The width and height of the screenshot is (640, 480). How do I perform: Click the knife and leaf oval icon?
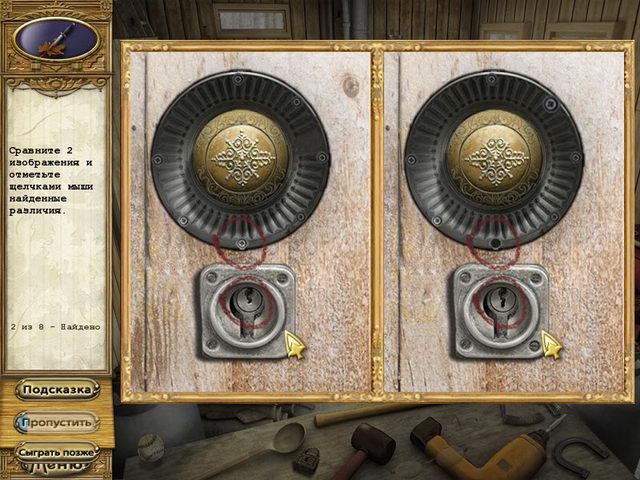pyautogui.click(x=56, y=39)
